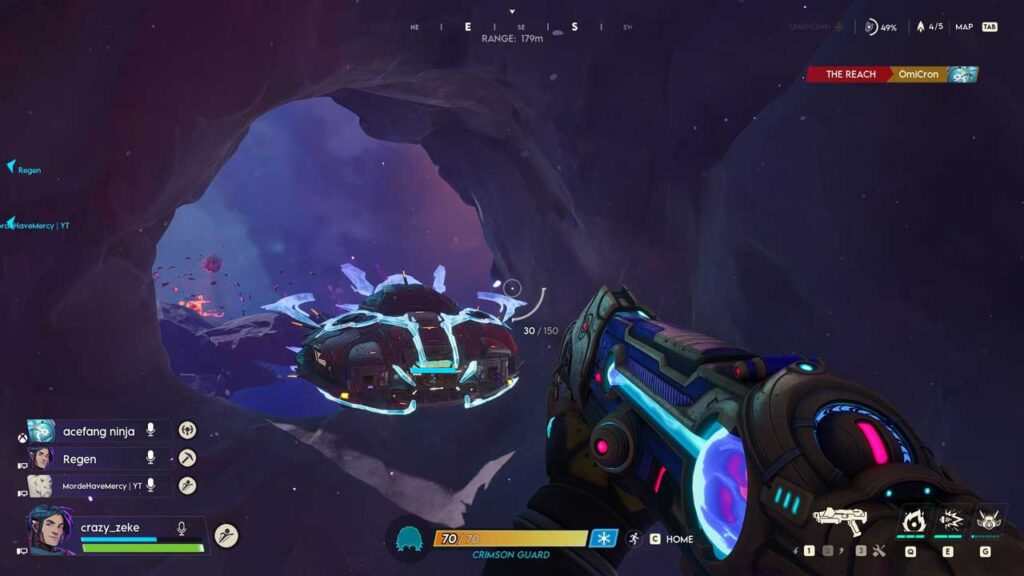Click the Crimson Guard helmet icon

tap(408, 538)
